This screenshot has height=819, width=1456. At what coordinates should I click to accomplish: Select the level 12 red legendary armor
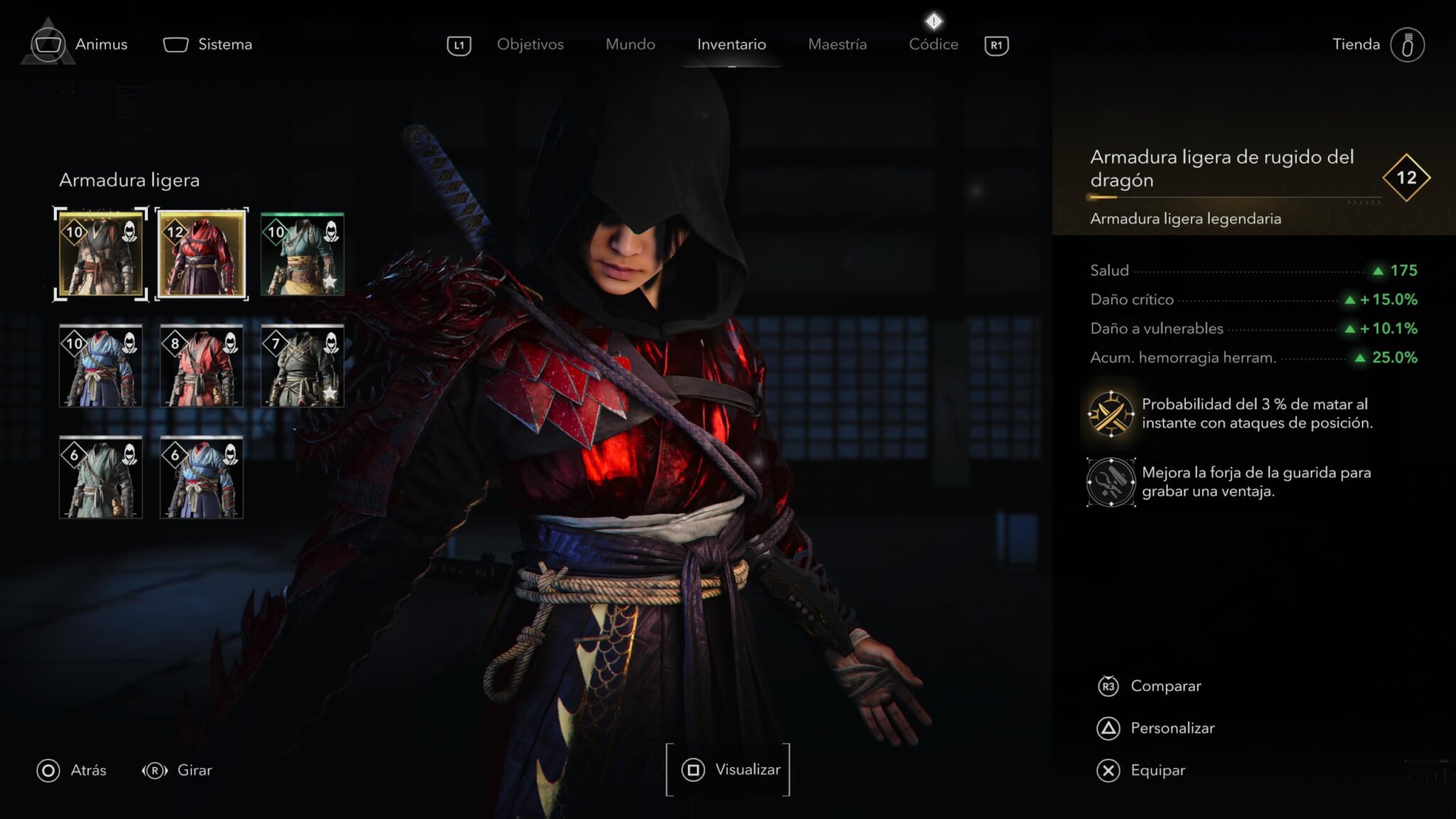coord(202,254)
